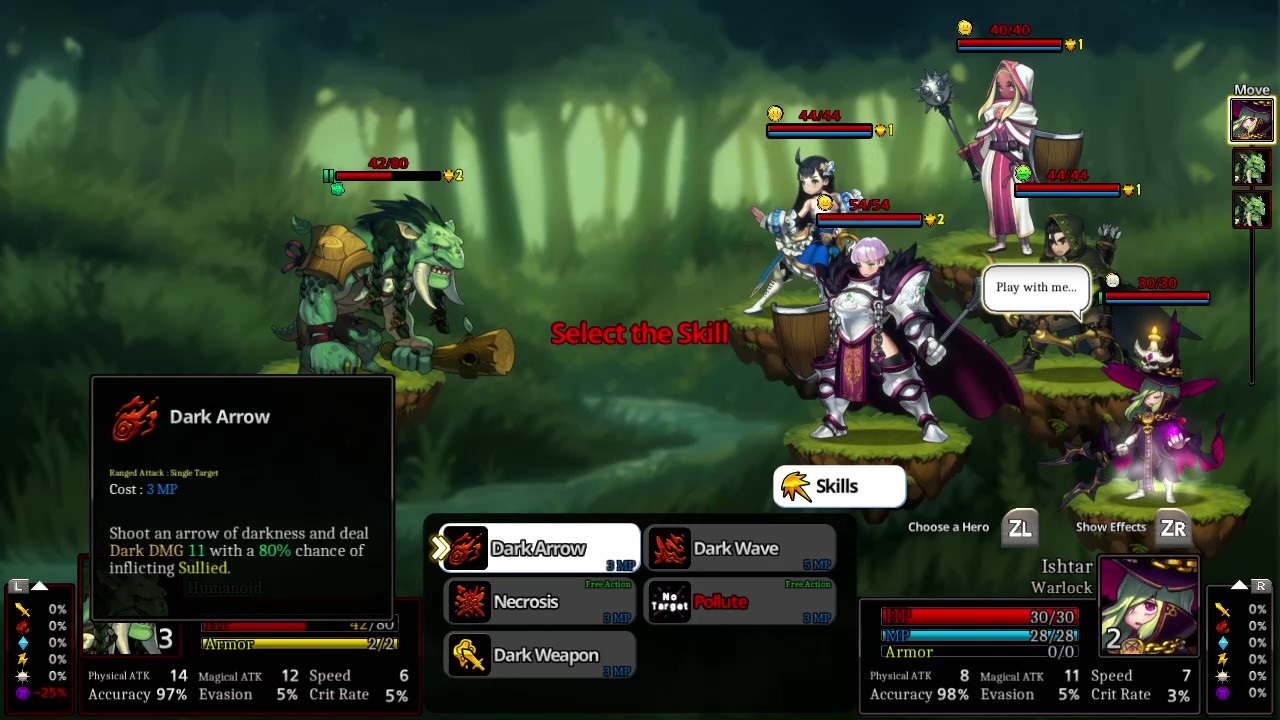Select the Dark Arrow skill icon
Viewport: 1280px width, 720px height.
(x=466, y=548)
